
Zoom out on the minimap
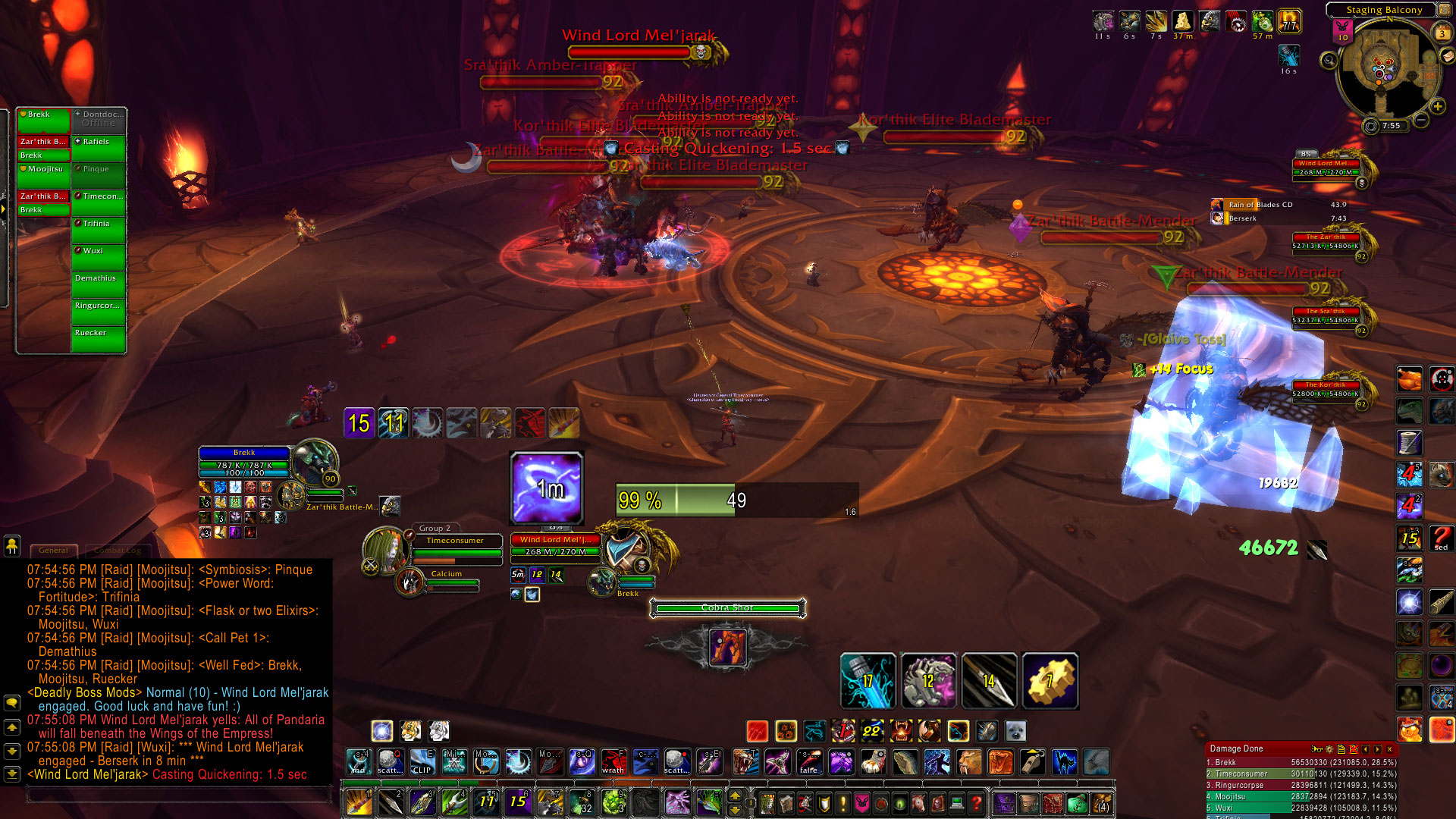click(1421, 120)
